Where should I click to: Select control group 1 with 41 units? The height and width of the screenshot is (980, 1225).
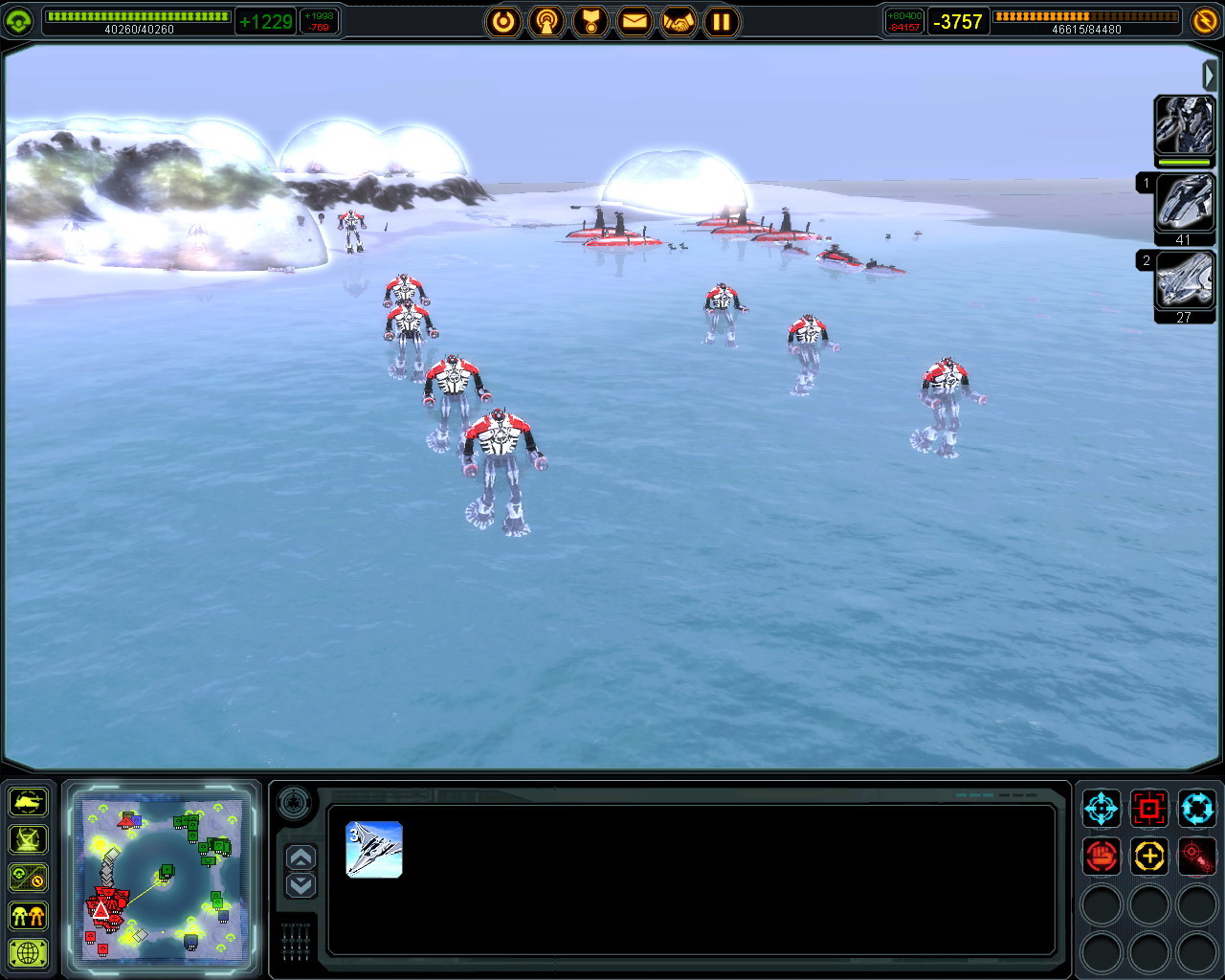(1185, 205)
